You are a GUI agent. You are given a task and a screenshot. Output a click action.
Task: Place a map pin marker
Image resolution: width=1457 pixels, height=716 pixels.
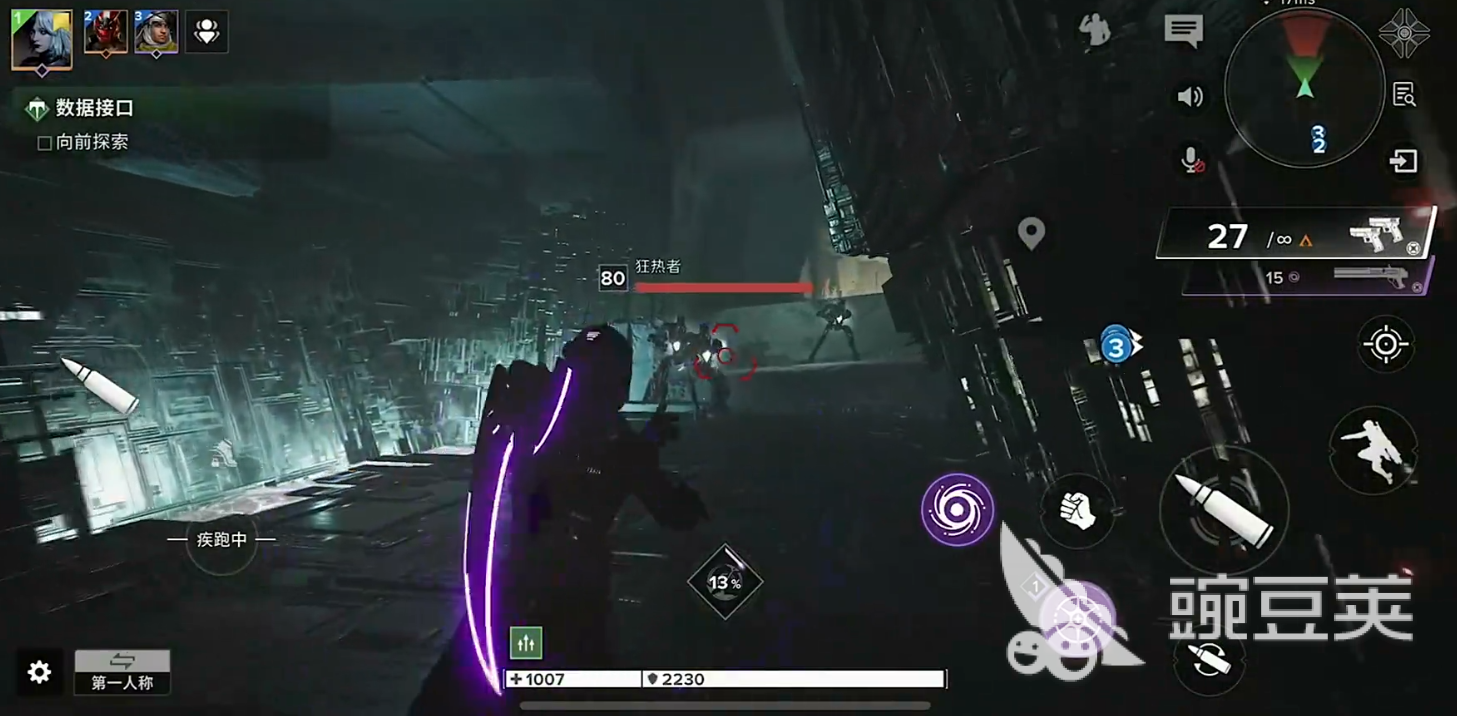[1031, 234]
